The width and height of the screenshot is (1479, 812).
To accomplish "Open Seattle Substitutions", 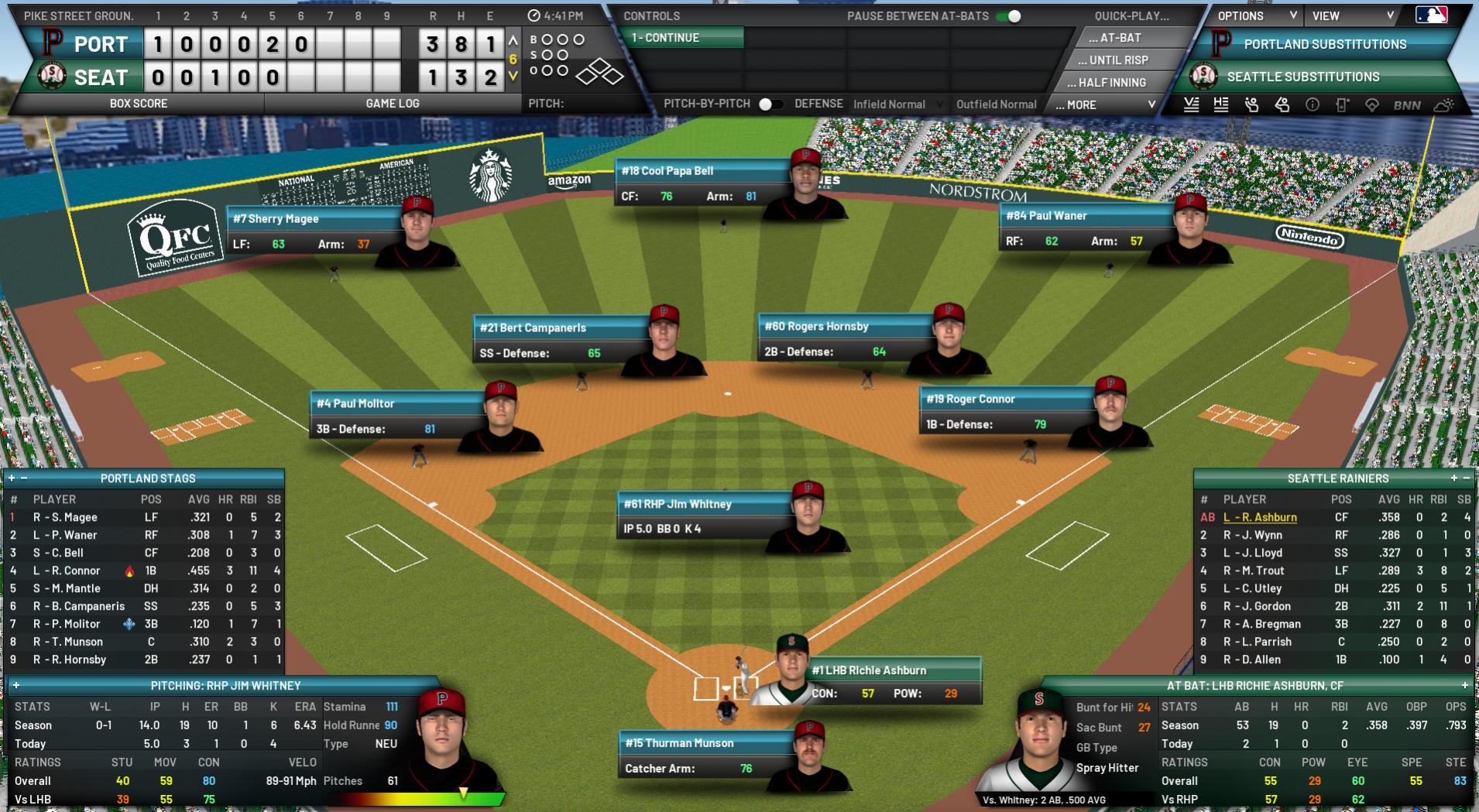I will click(1302, 77).
